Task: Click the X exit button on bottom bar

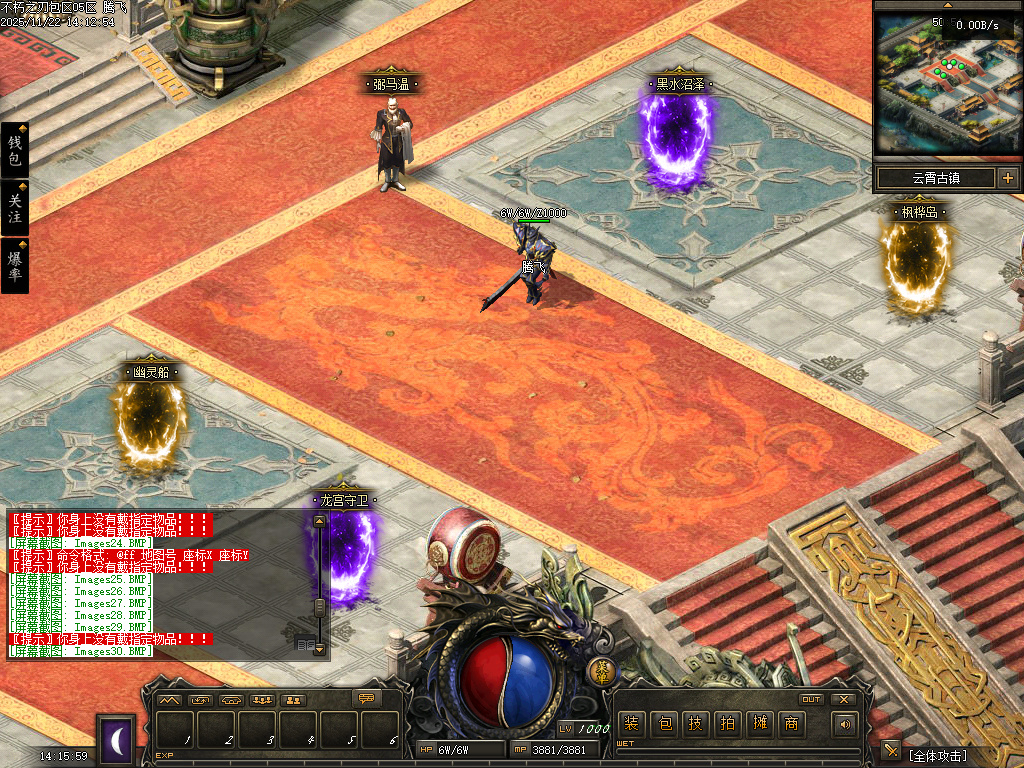Action: pos(844,699)
